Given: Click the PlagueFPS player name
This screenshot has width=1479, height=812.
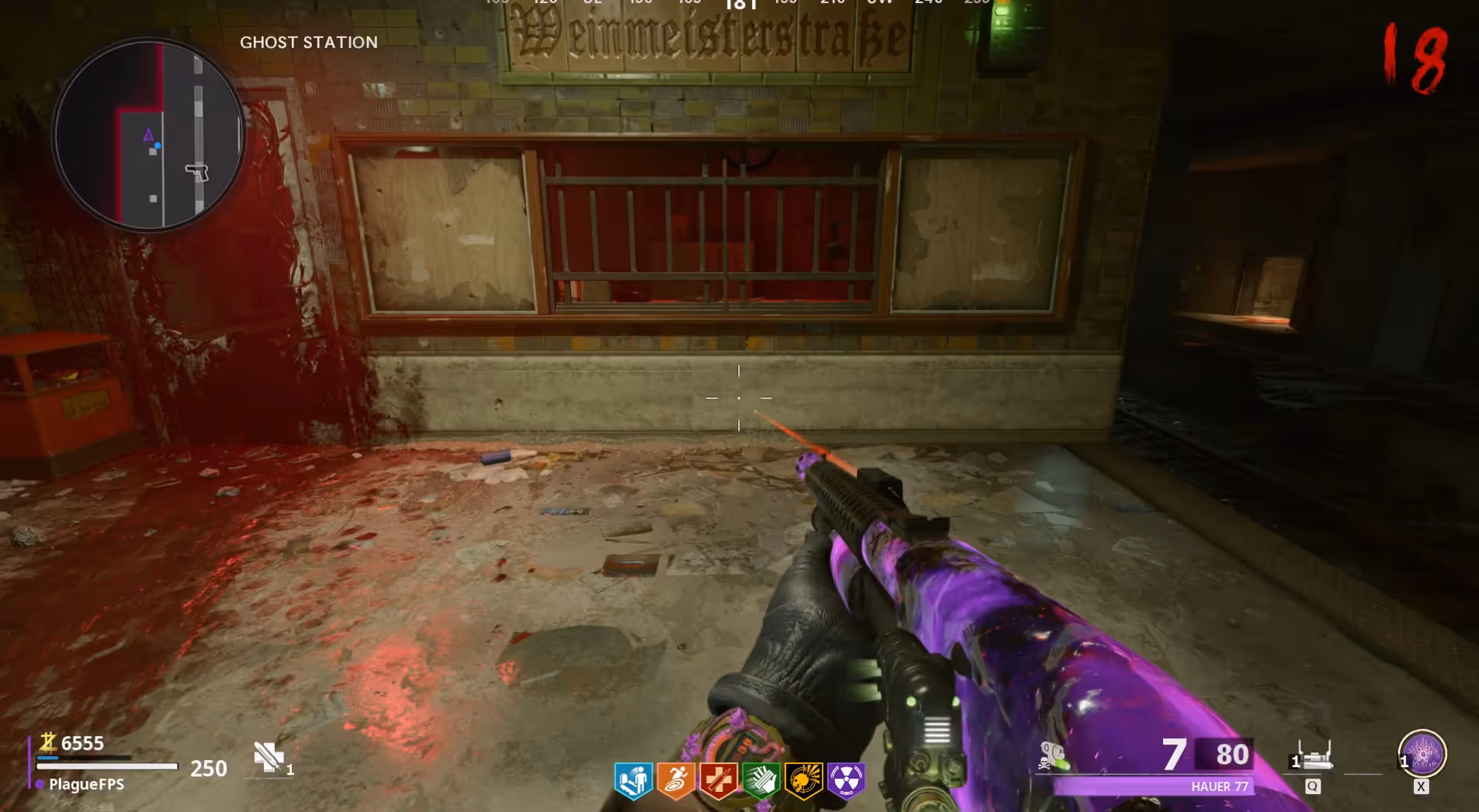Looking at the screenshot, I should click(86, 784).
